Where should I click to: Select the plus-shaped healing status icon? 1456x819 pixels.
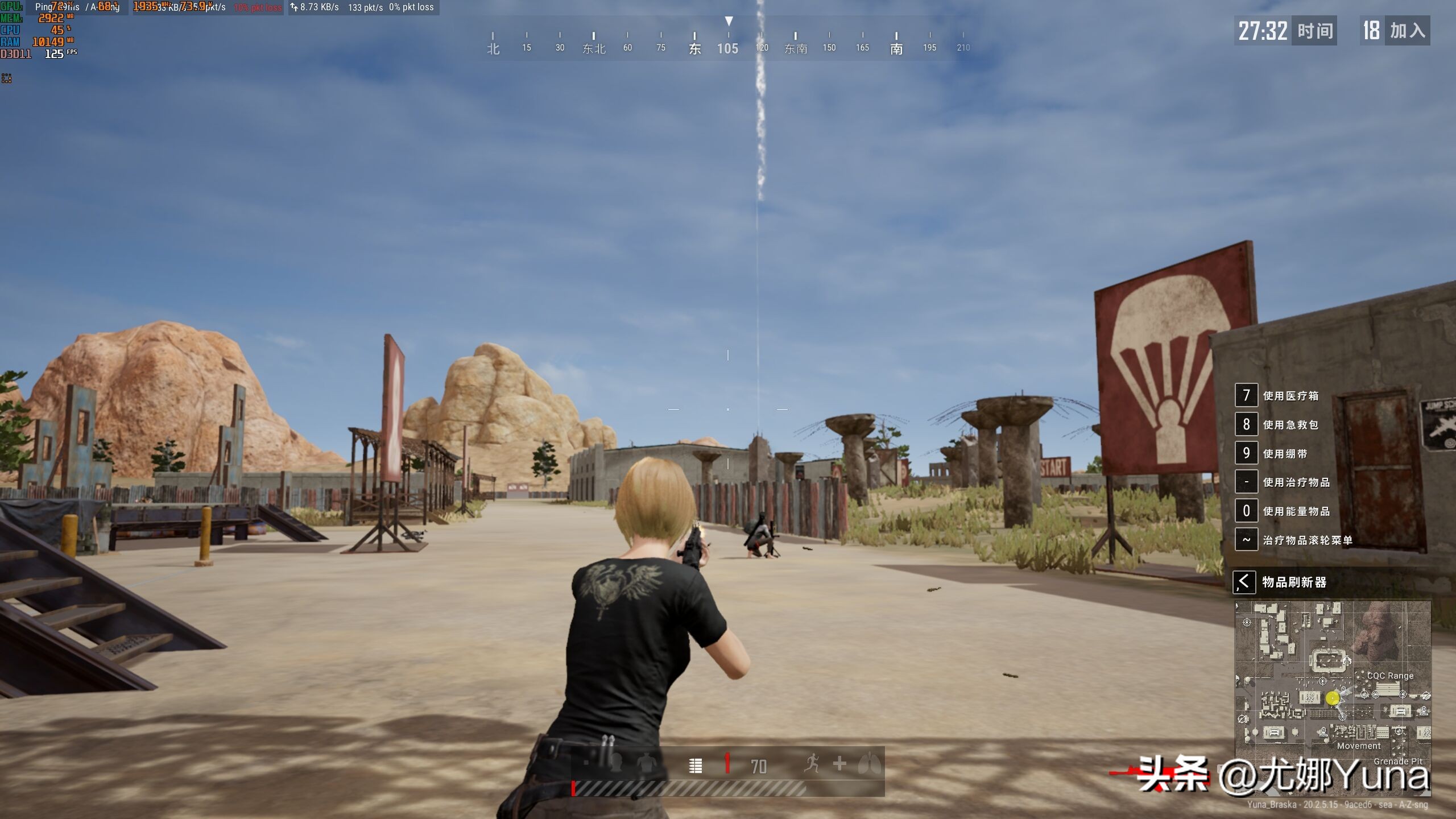(839, 764)
